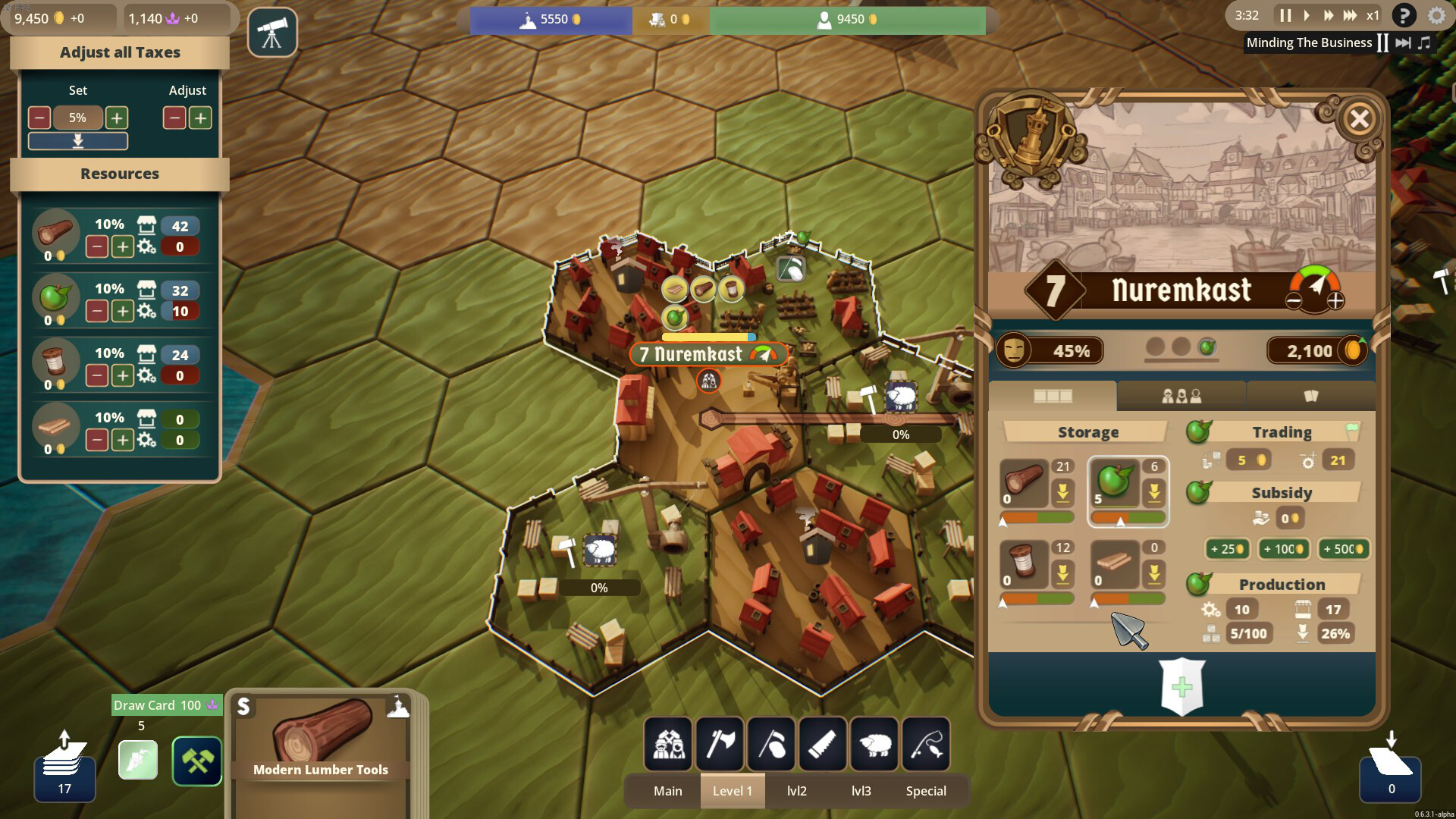Select the lvl2 building category
Viewport: 1456px width, 819px height.
[x=797, y=790]
